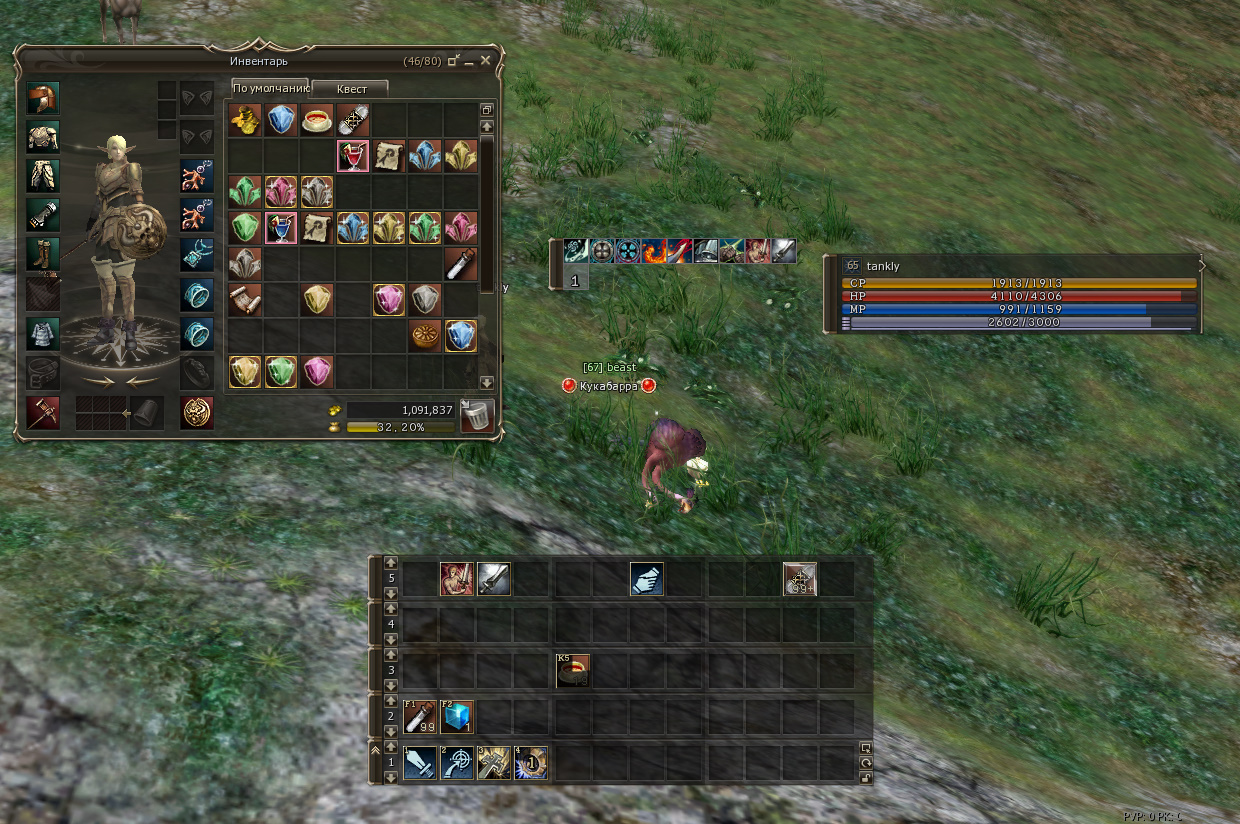Click the equipped helmet slot

pos(43,98)
